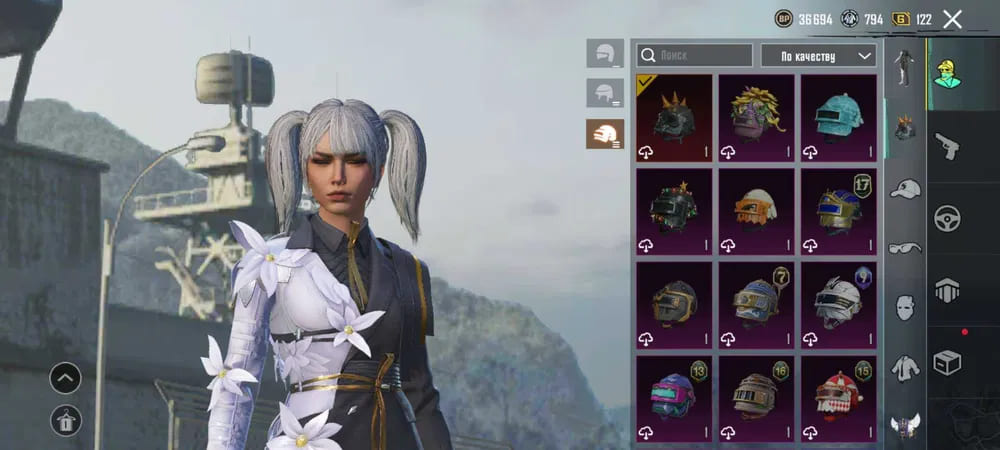Click the wardrobe hanger button

click(66, 422)
